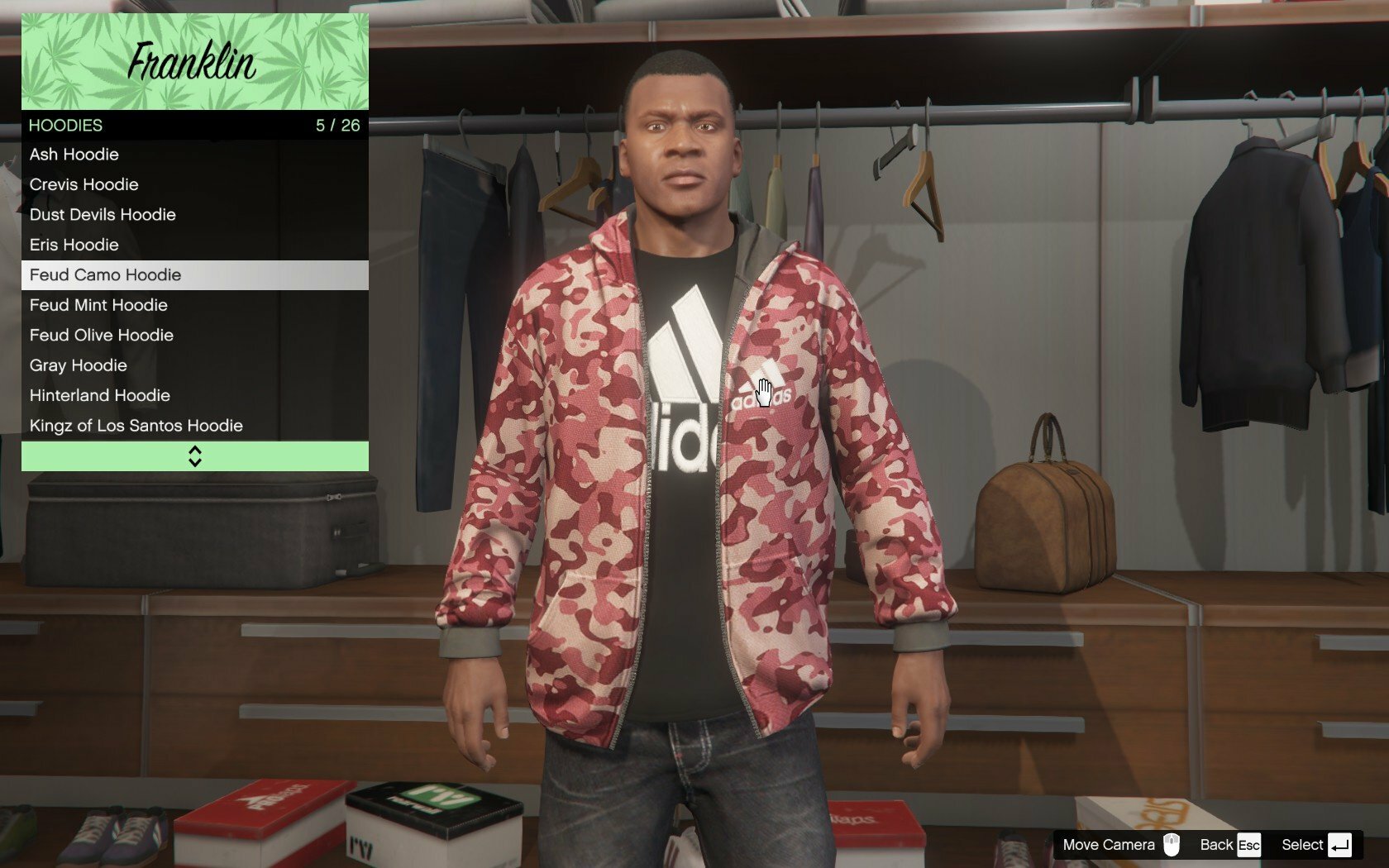The width and height of the screenshot is (1389, 868).
Task: Pick the Dust Devils Hoodie
Action: coord(194,215)
